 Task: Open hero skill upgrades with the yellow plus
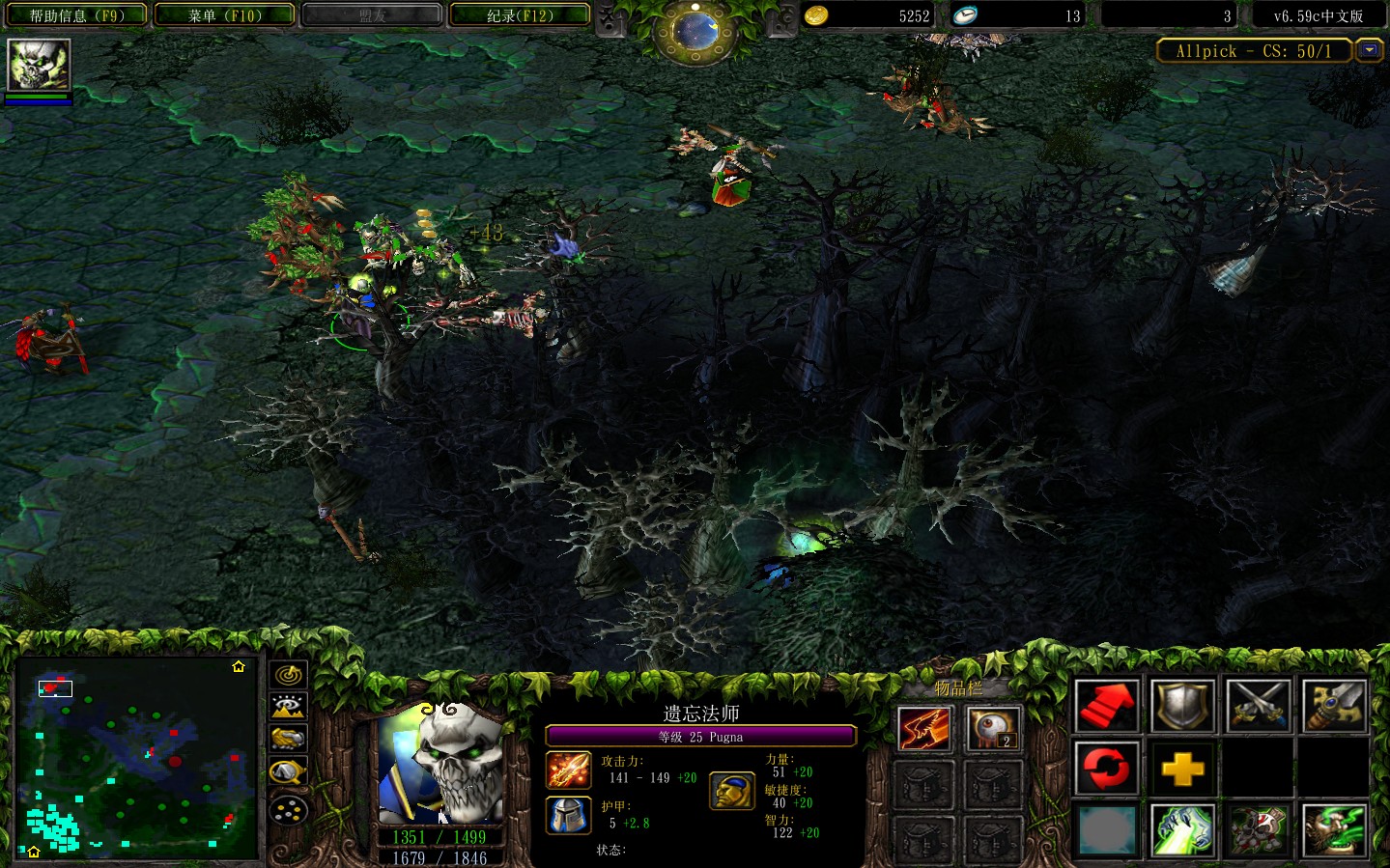click(1182, 770)
